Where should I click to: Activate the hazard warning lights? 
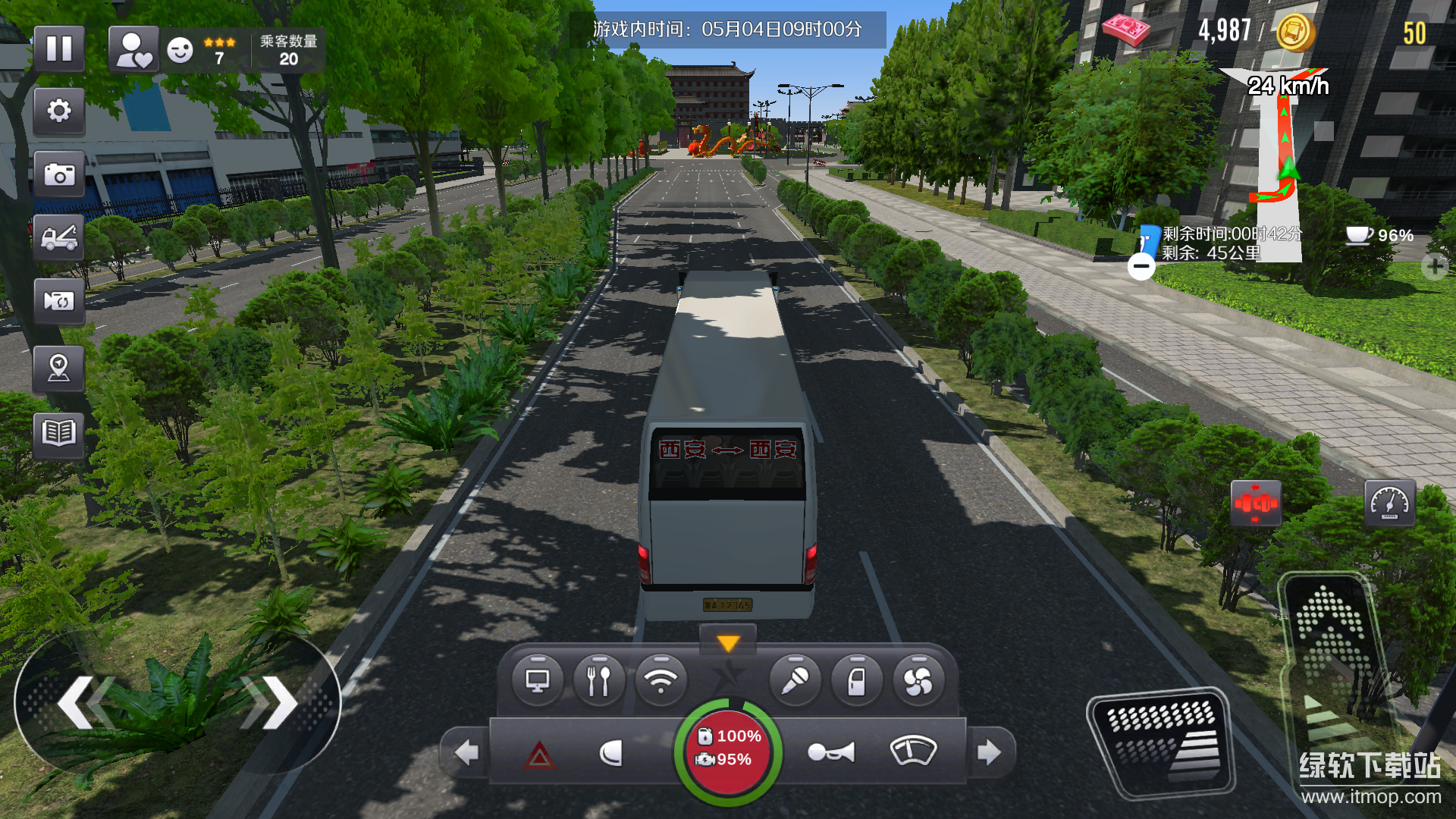coord(539,754)
